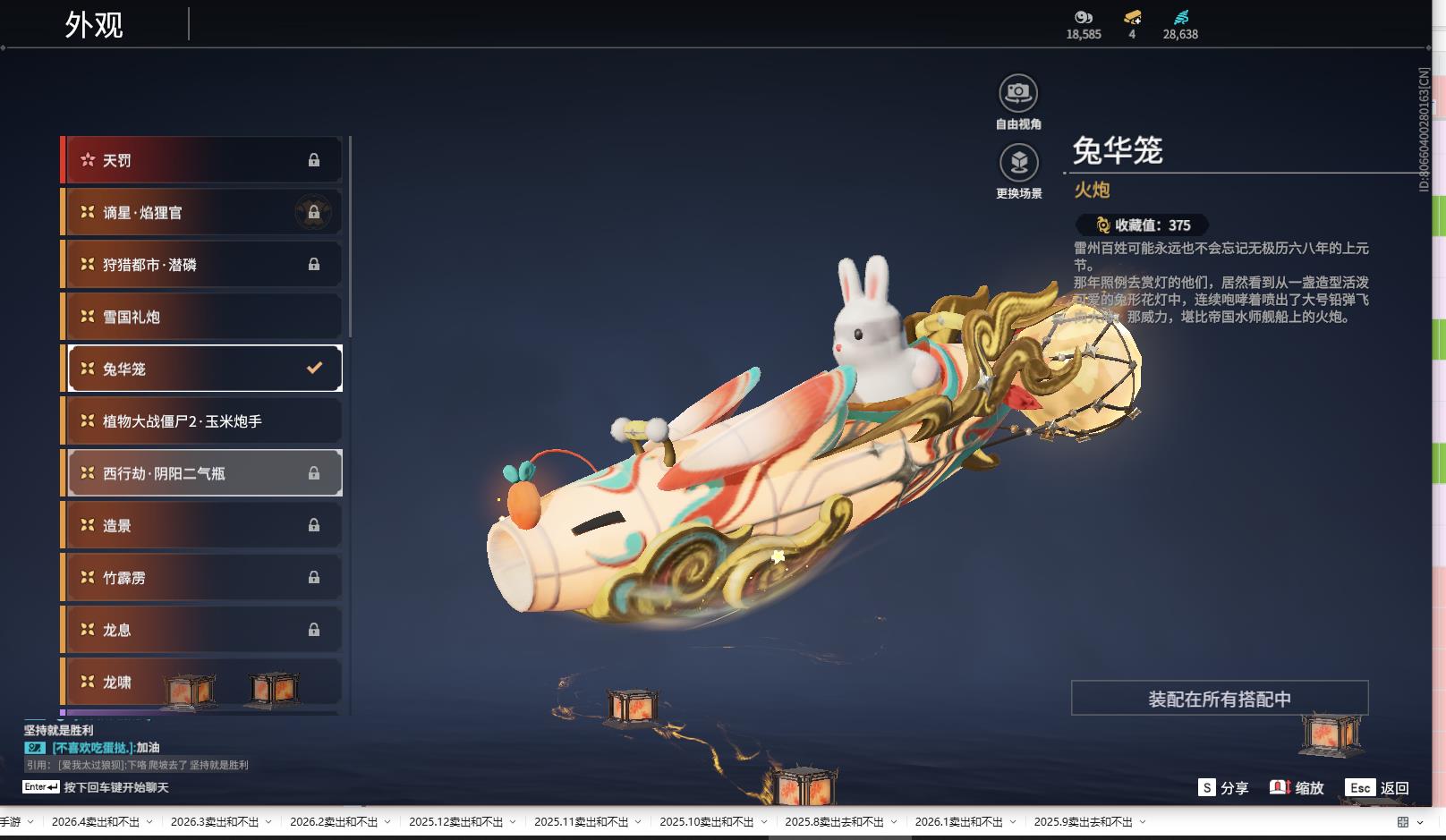
Task: Open the 2026.4卖出和不出 sheet tab
Action: [x=96, y=822]
